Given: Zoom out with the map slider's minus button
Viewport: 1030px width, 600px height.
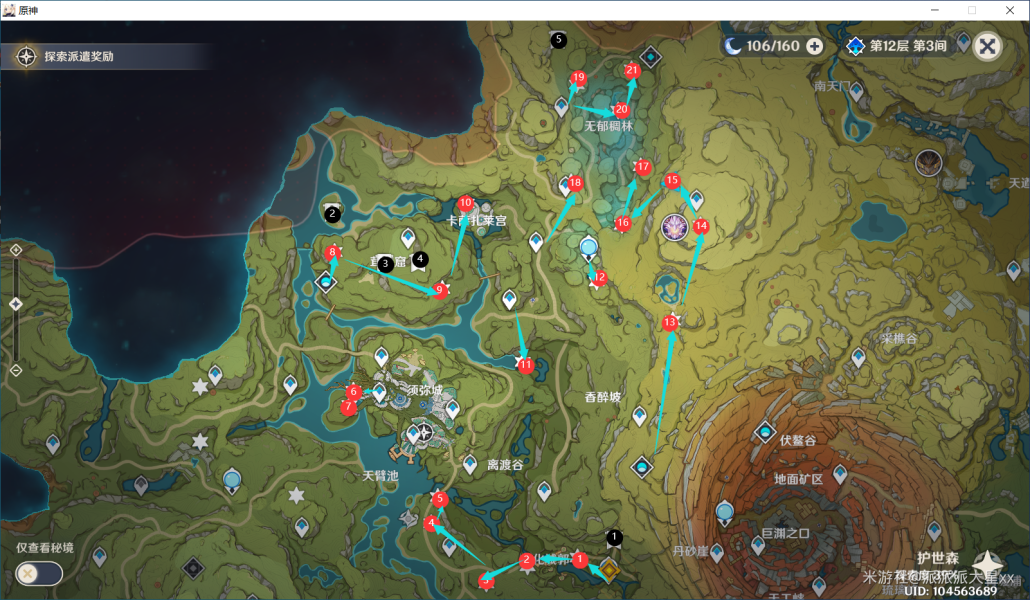Looking at the screenshot, I should tap(16, 370).
